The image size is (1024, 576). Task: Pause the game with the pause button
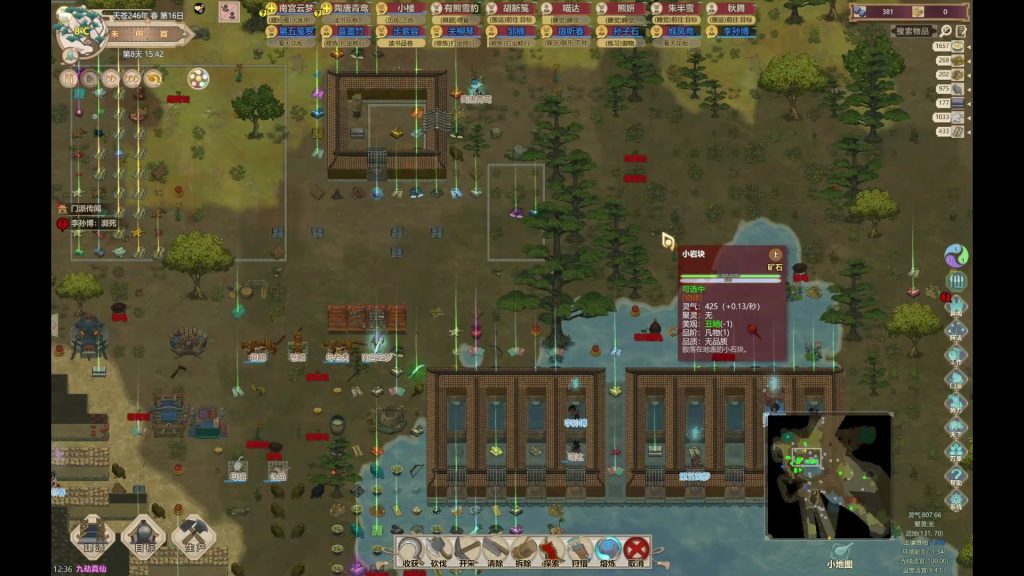click(68, 78)
